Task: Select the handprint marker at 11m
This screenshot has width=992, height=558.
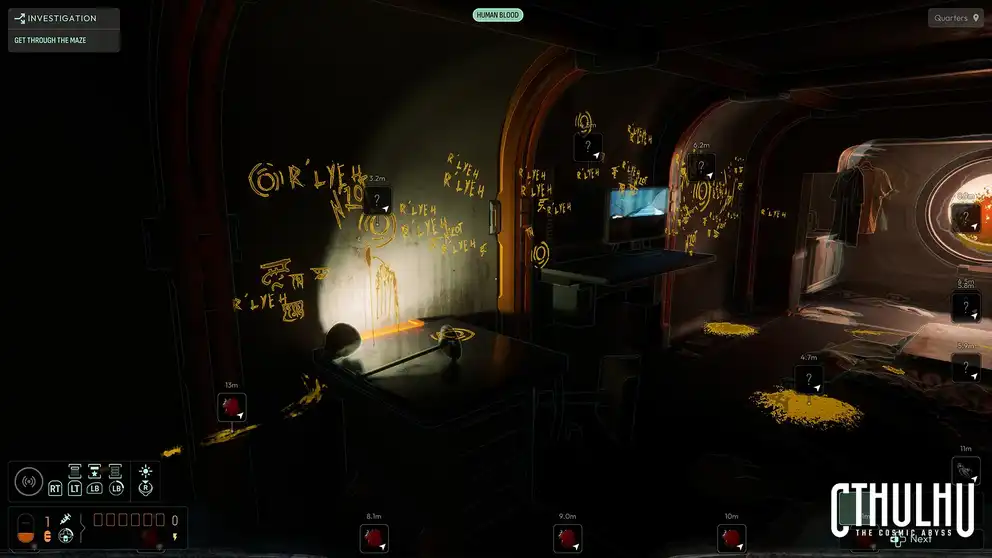Action: pyautogui.click(x=966, y=471)
